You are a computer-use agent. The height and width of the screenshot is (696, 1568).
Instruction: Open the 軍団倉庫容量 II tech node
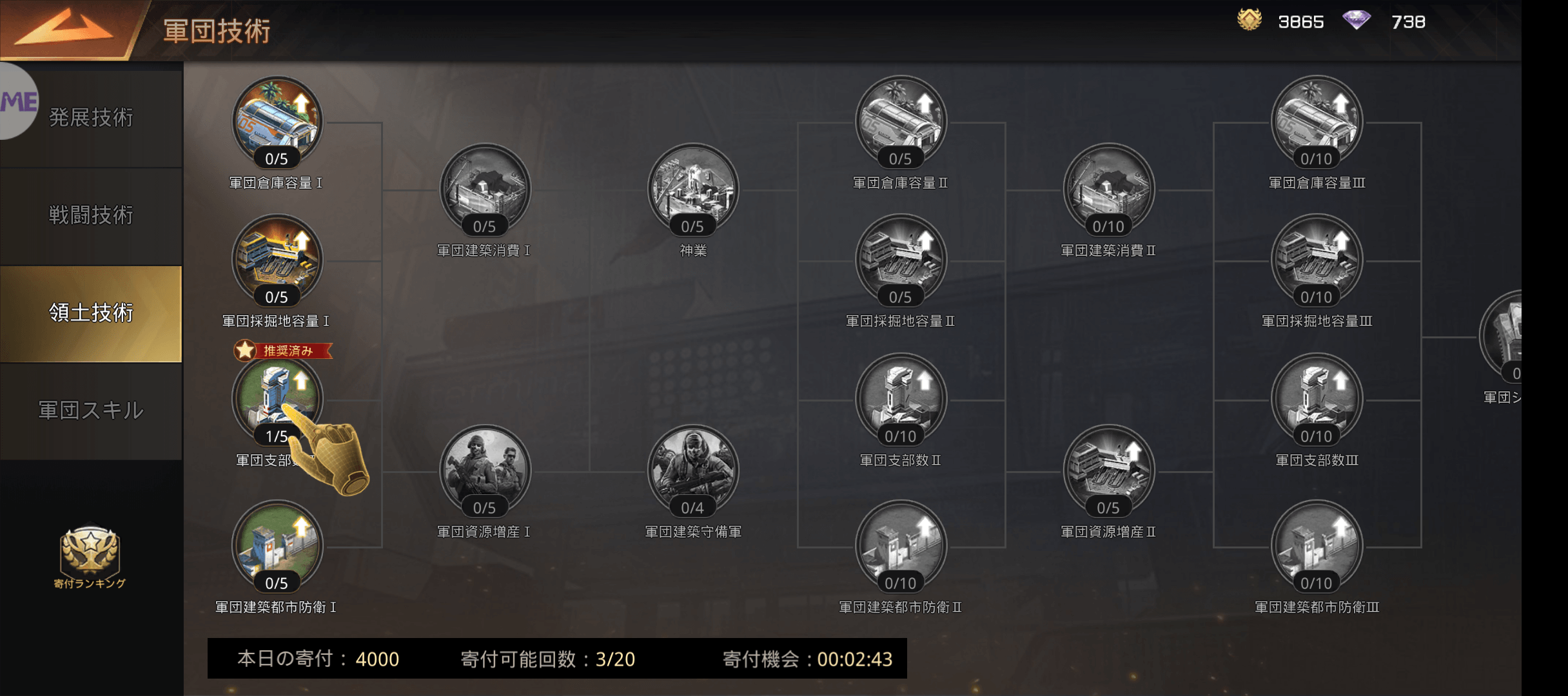[900, 122]
